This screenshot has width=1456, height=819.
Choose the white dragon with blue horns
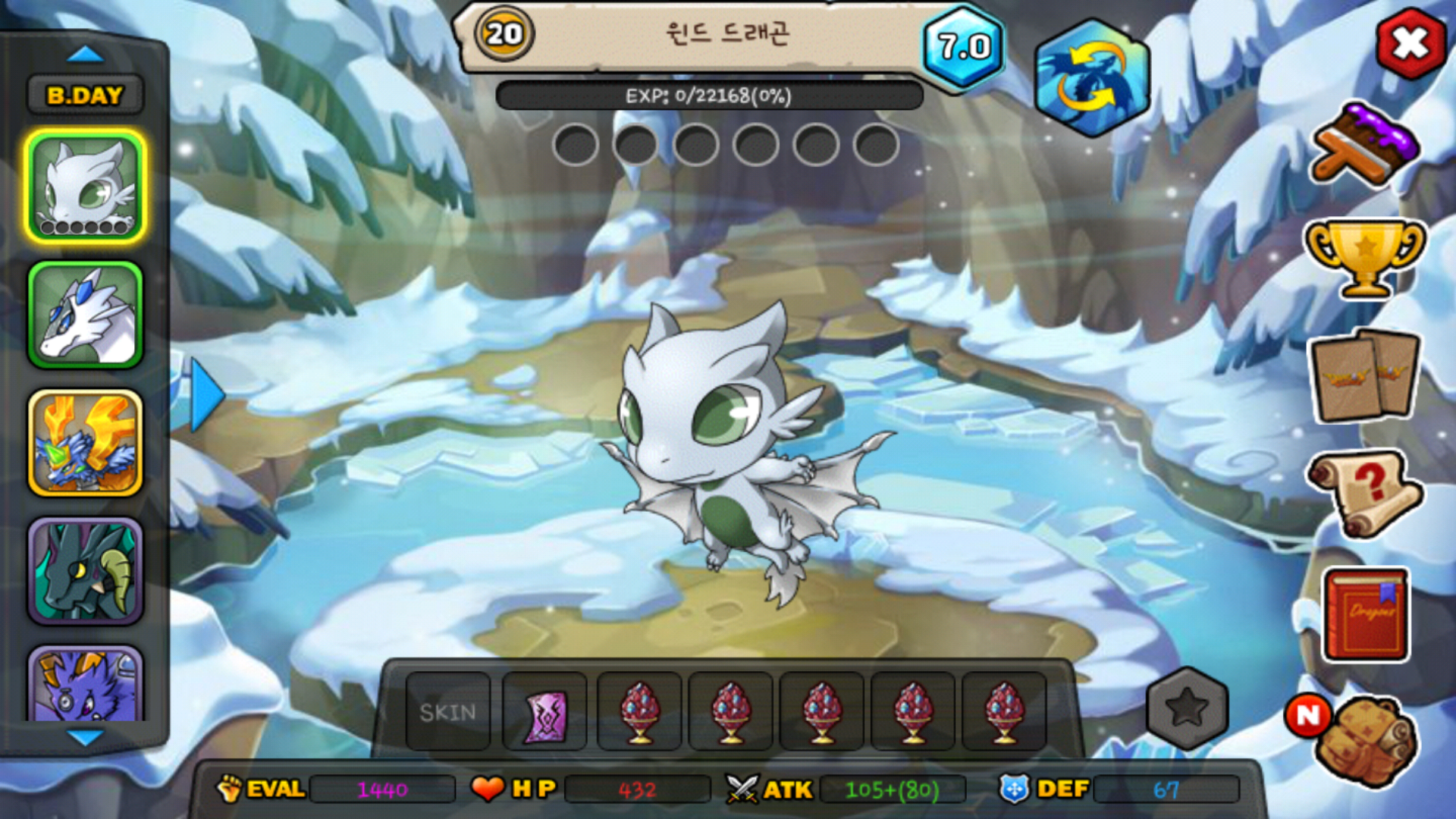click(85, 315)
